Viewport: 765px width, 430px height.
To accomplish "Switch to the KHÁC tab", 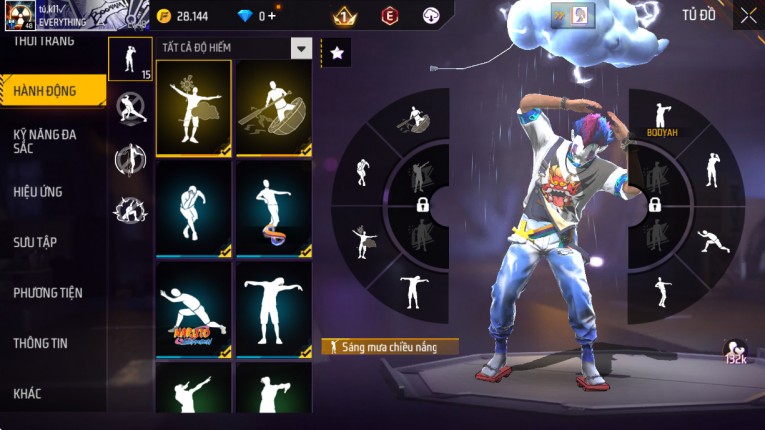I will 27,394.
